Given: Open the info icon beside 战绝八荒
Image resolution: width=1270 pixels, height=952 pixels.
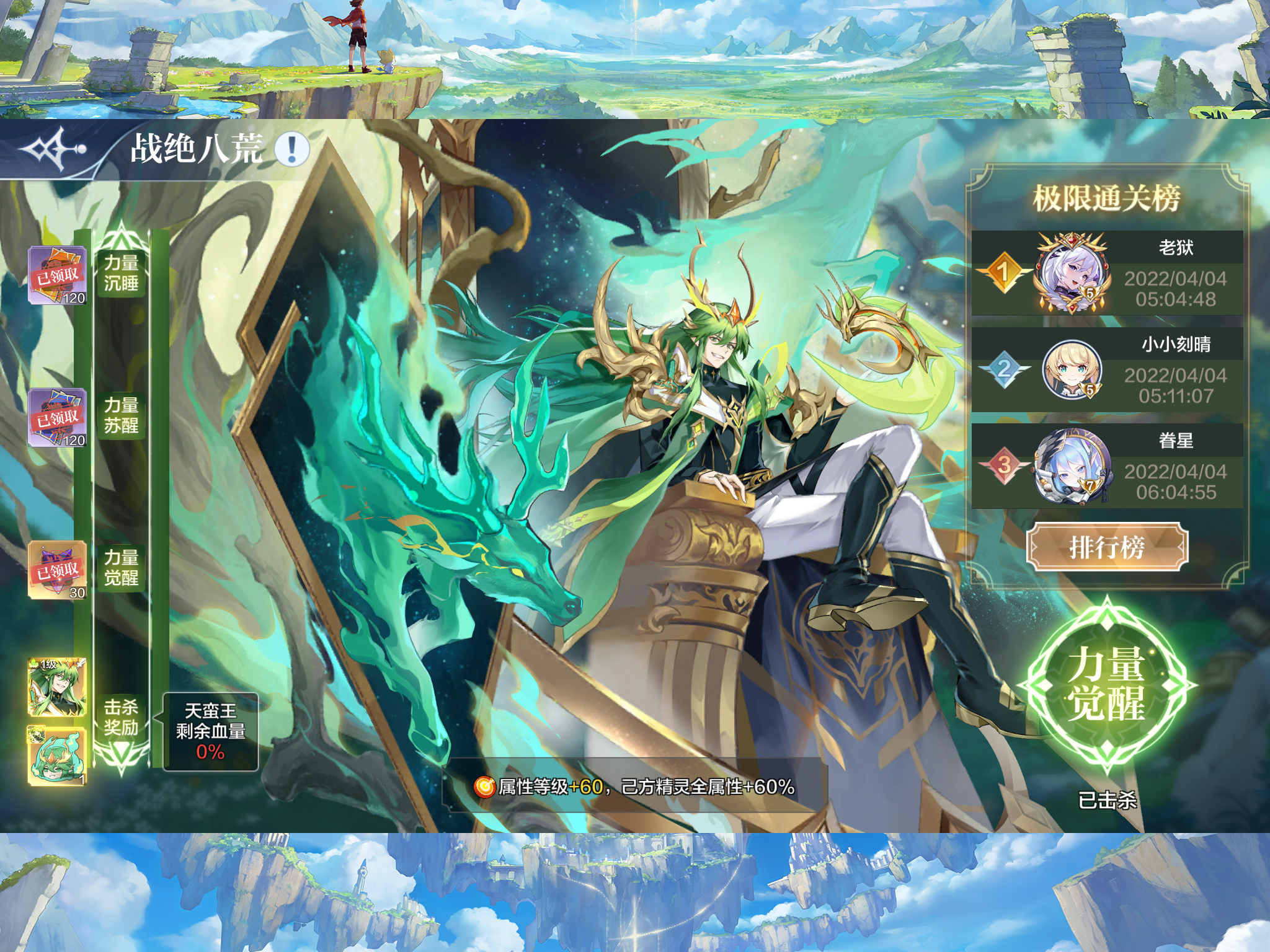Looking at the screenshot, I should (291, 149).
